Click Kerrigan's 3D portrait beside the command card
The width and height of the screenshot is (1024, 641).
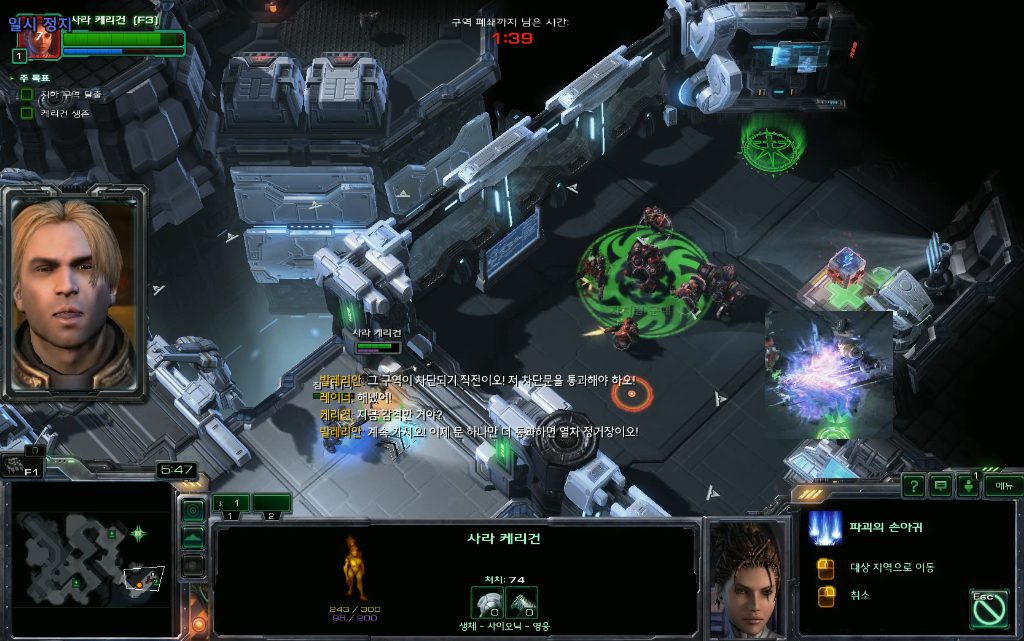(x=748, y=578)
